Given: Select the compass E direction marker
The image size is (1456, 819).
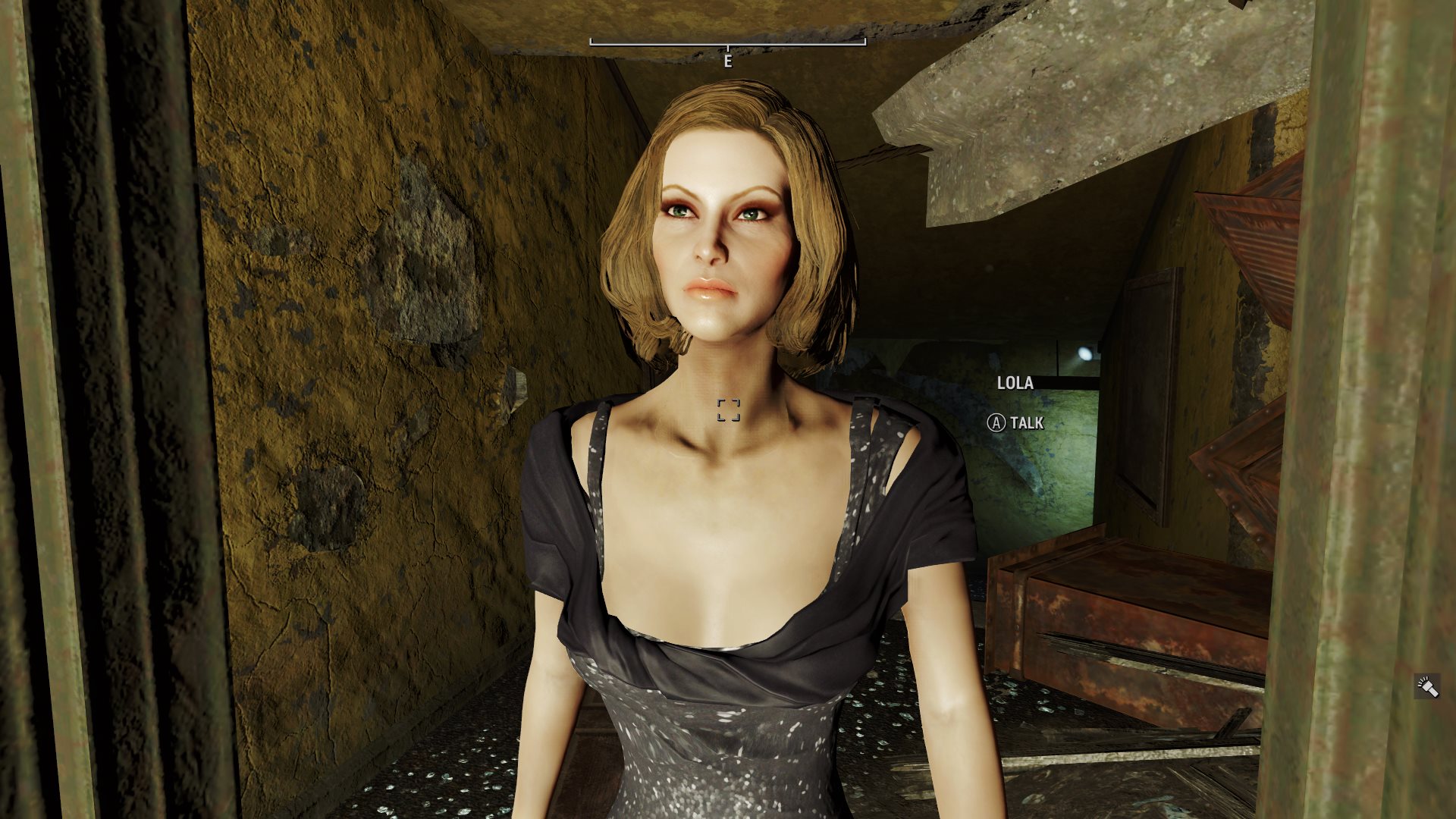Looking at the screenshot, I should (727, 61).
